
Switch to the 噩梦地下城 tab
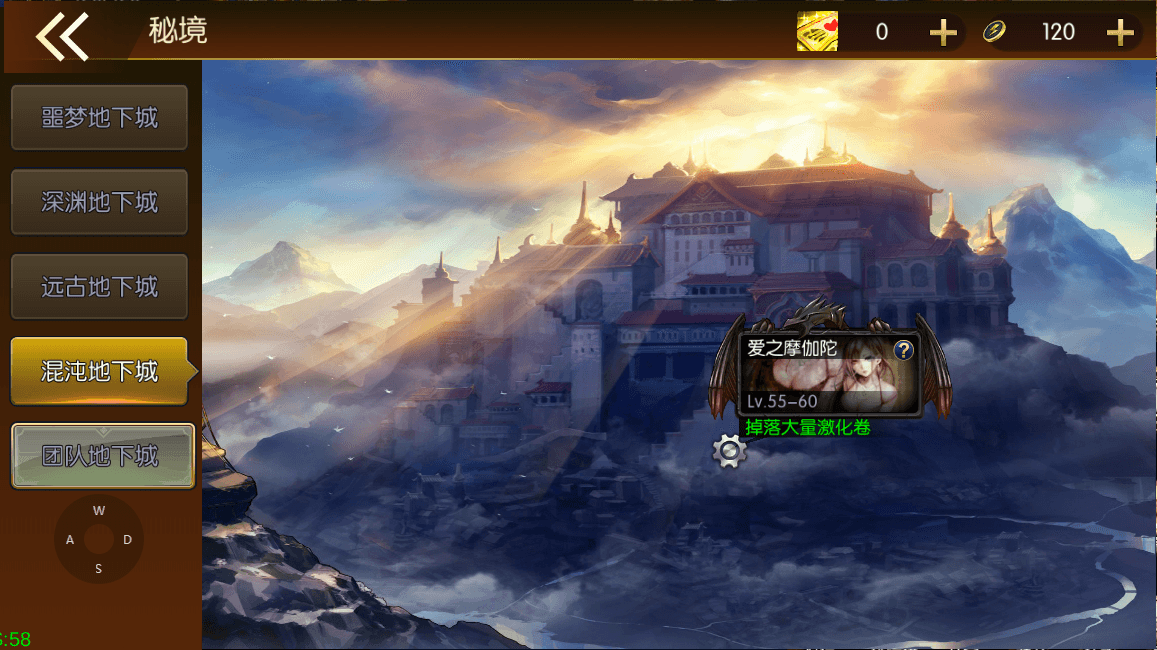click(99, 118)
